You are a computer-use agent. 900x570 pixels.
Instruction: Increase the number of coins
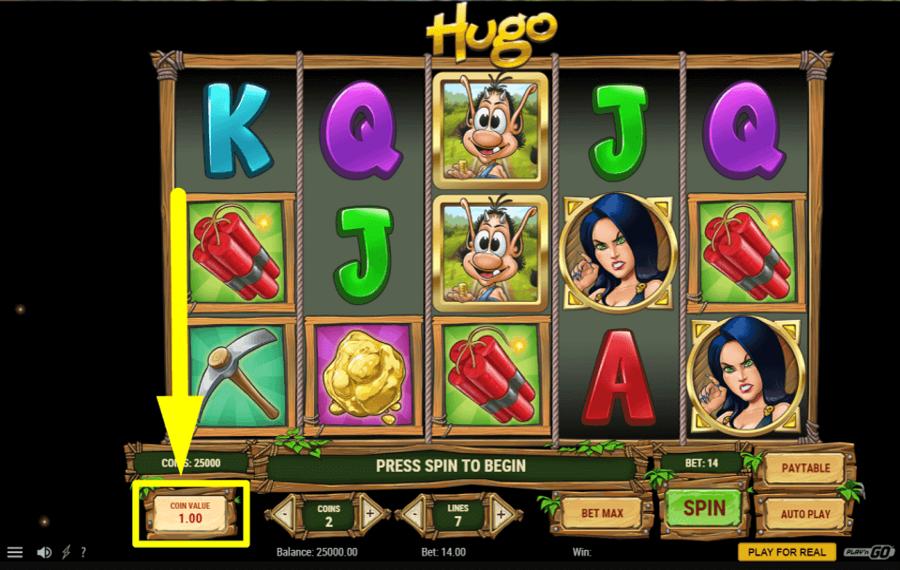coord(370,514)
